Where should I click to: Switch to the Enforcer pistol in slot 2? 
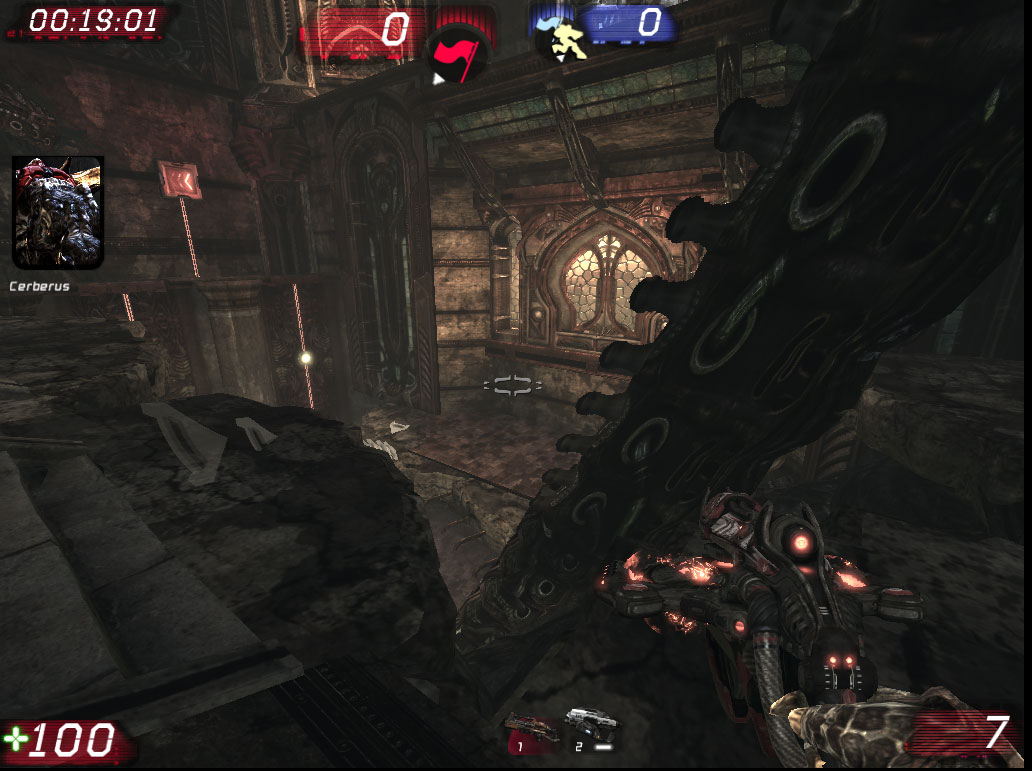click(x=590, y=729)
